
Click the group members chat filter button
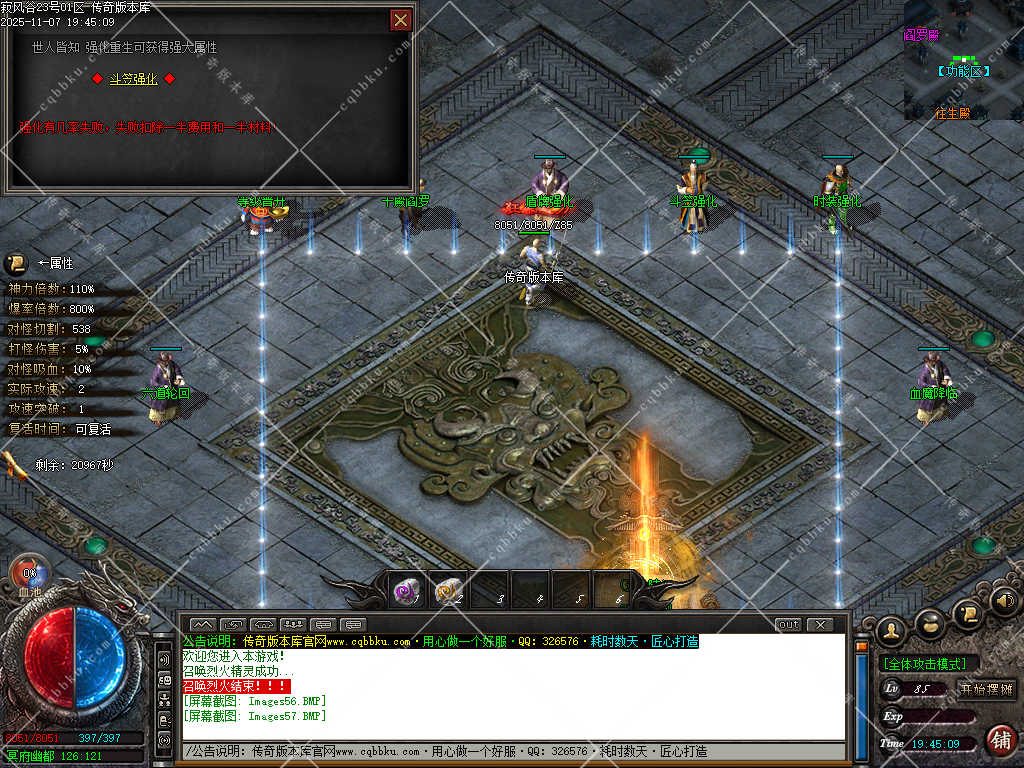pyautogui.click(x=293, y=625)
